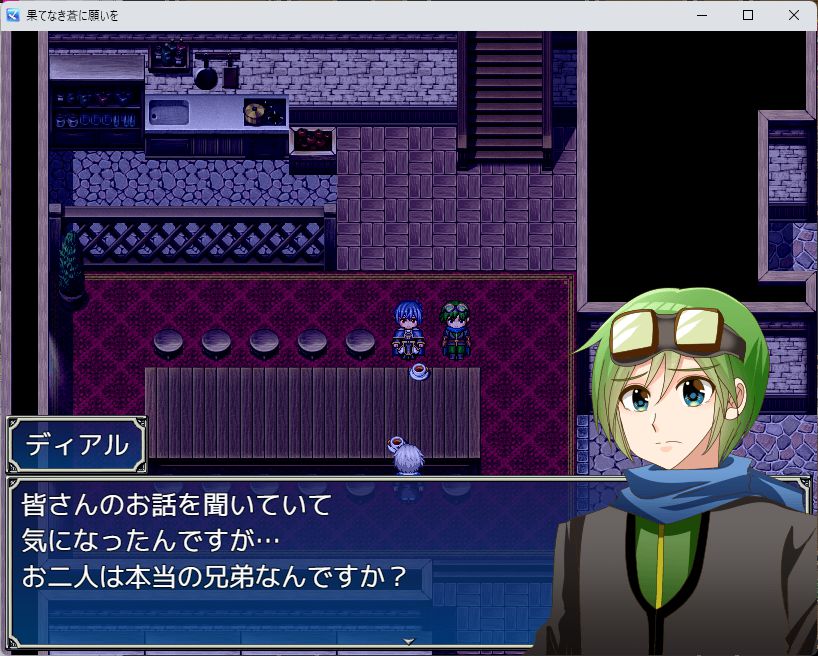Advance dialogue via the continue arrow
818x656 pixels.
pyautogui.click(x=408, y=641)
